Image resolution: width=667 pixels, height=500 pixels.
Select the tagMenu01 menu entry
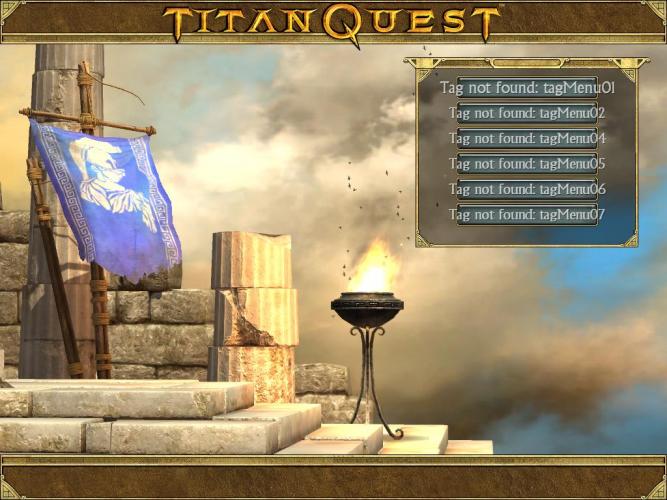pos(527,88)
